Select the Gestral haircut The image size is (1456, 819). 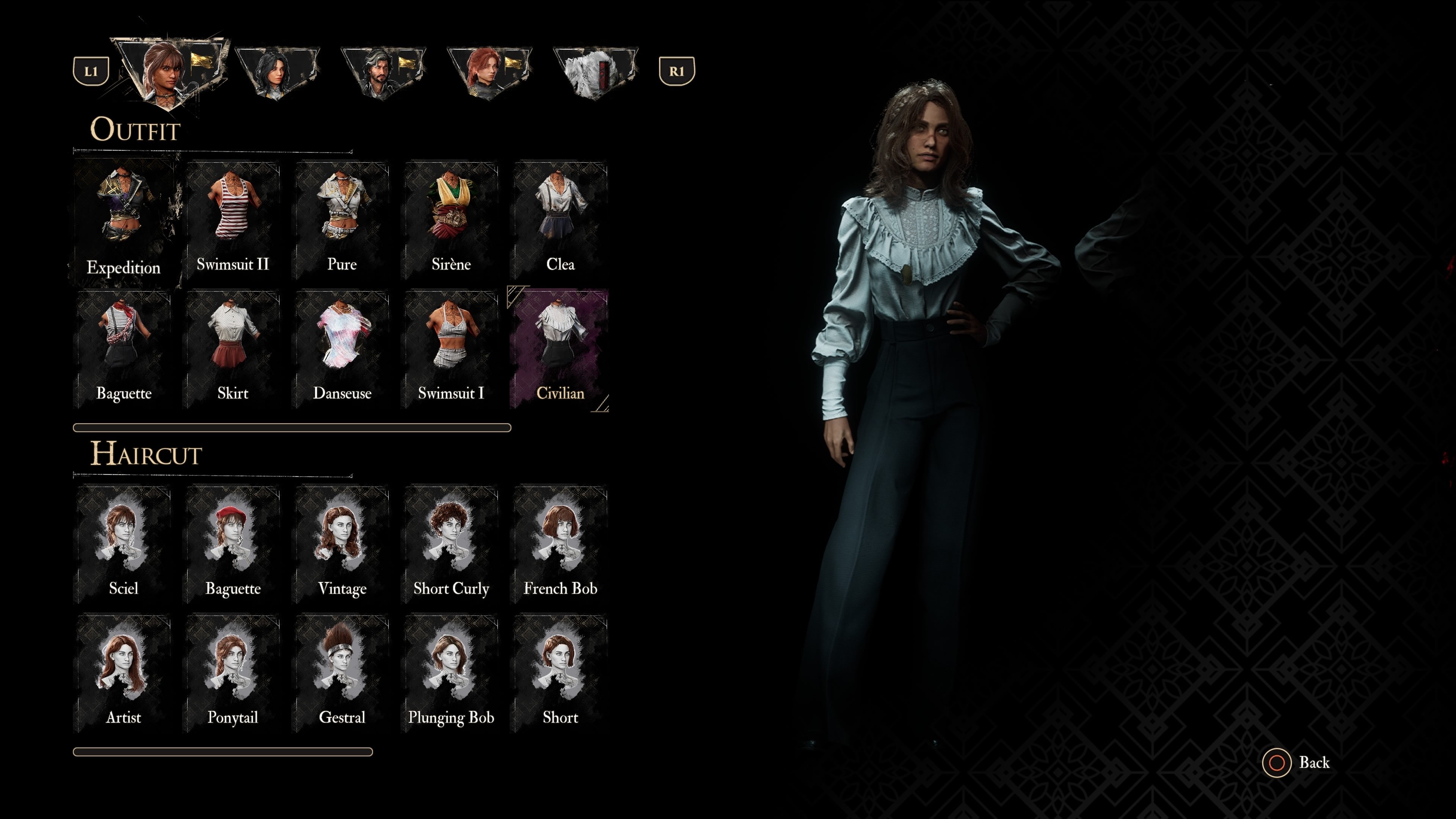pos(341,673)
